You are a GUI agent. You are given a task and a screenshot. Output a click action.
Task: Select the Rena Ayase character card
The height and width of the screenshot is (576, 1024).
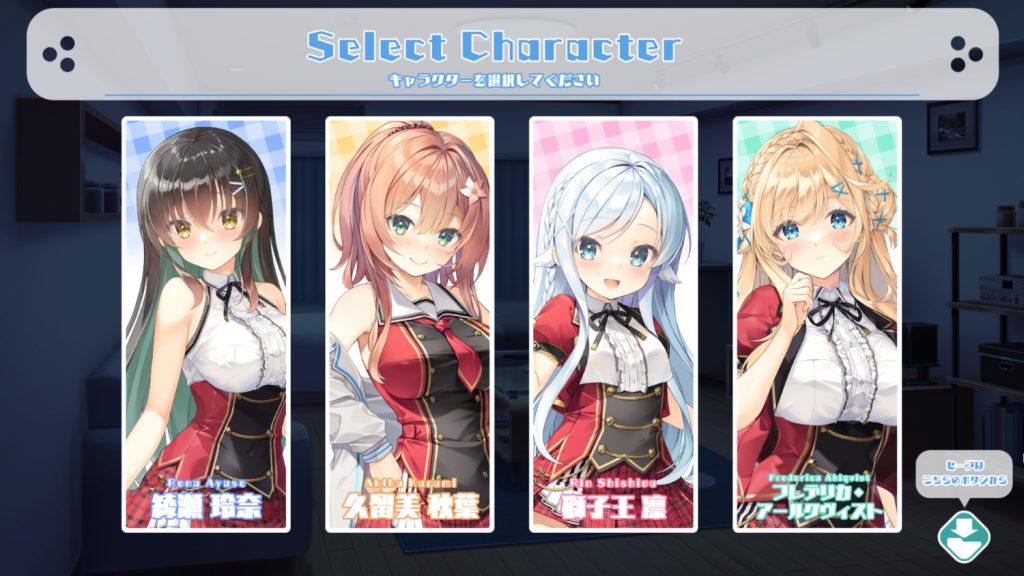coord(206,323)
